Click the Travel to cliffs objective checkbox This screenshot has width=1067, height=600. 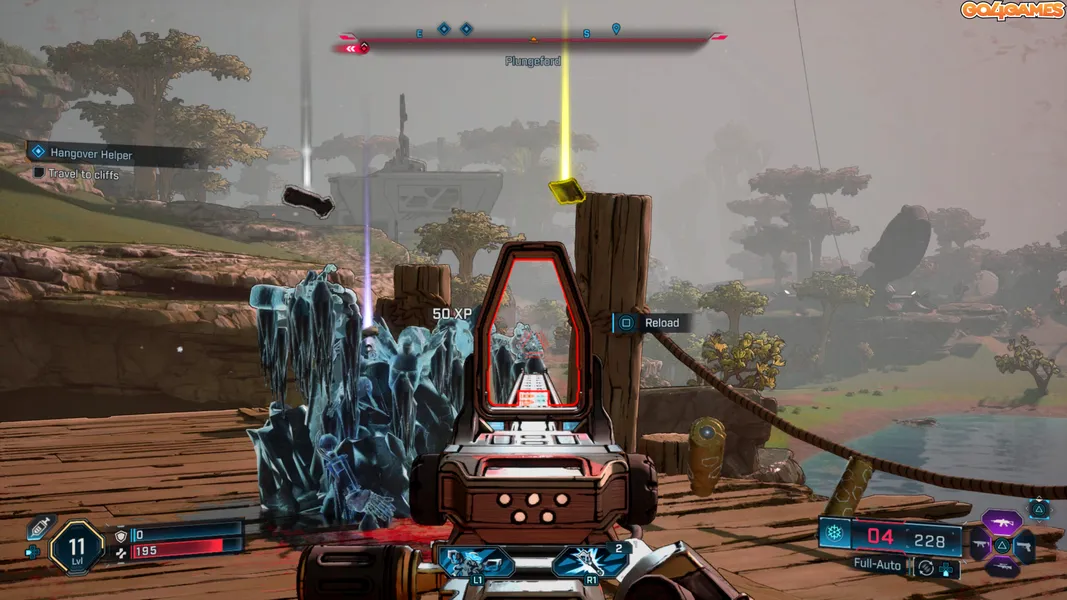tap(38, 174)
